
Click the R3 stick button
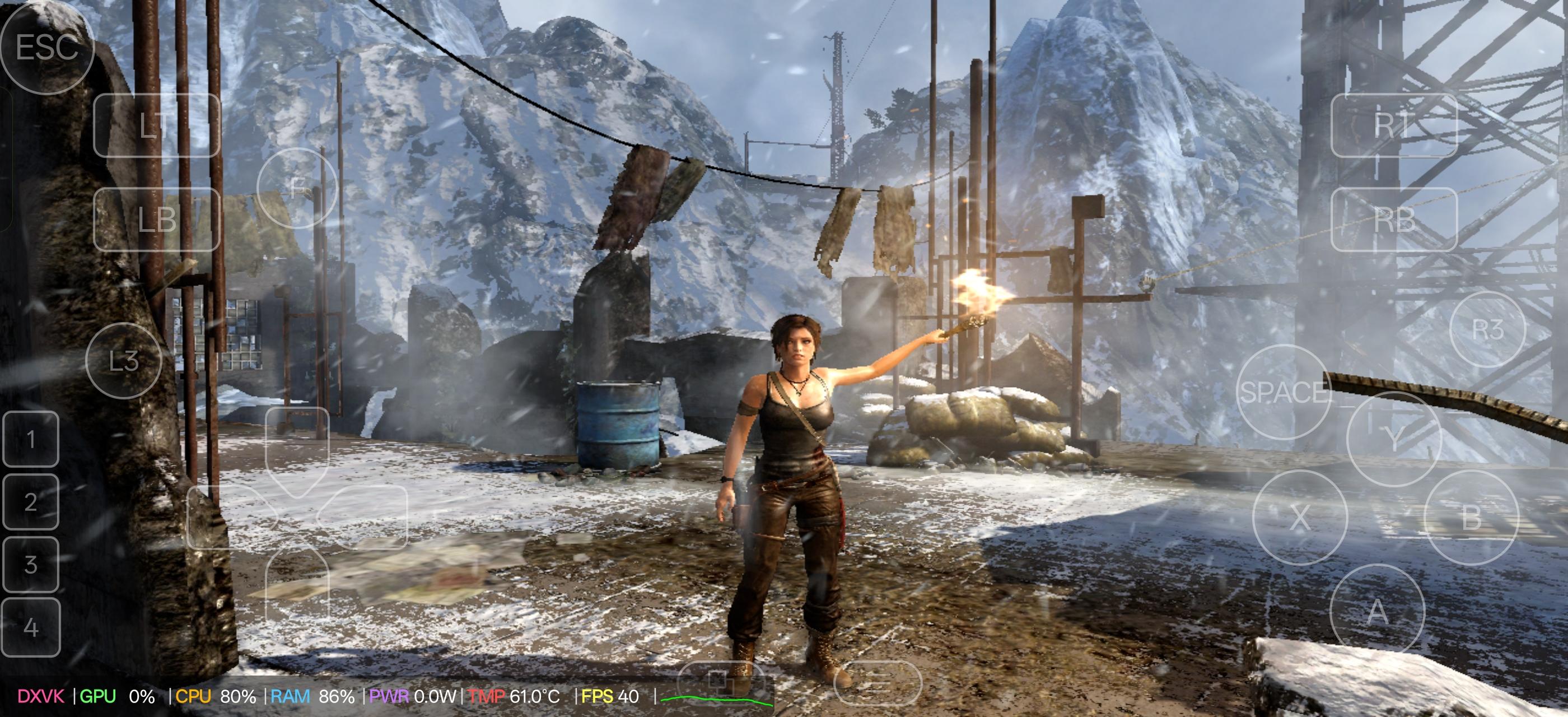click(x=1488, y=329)
